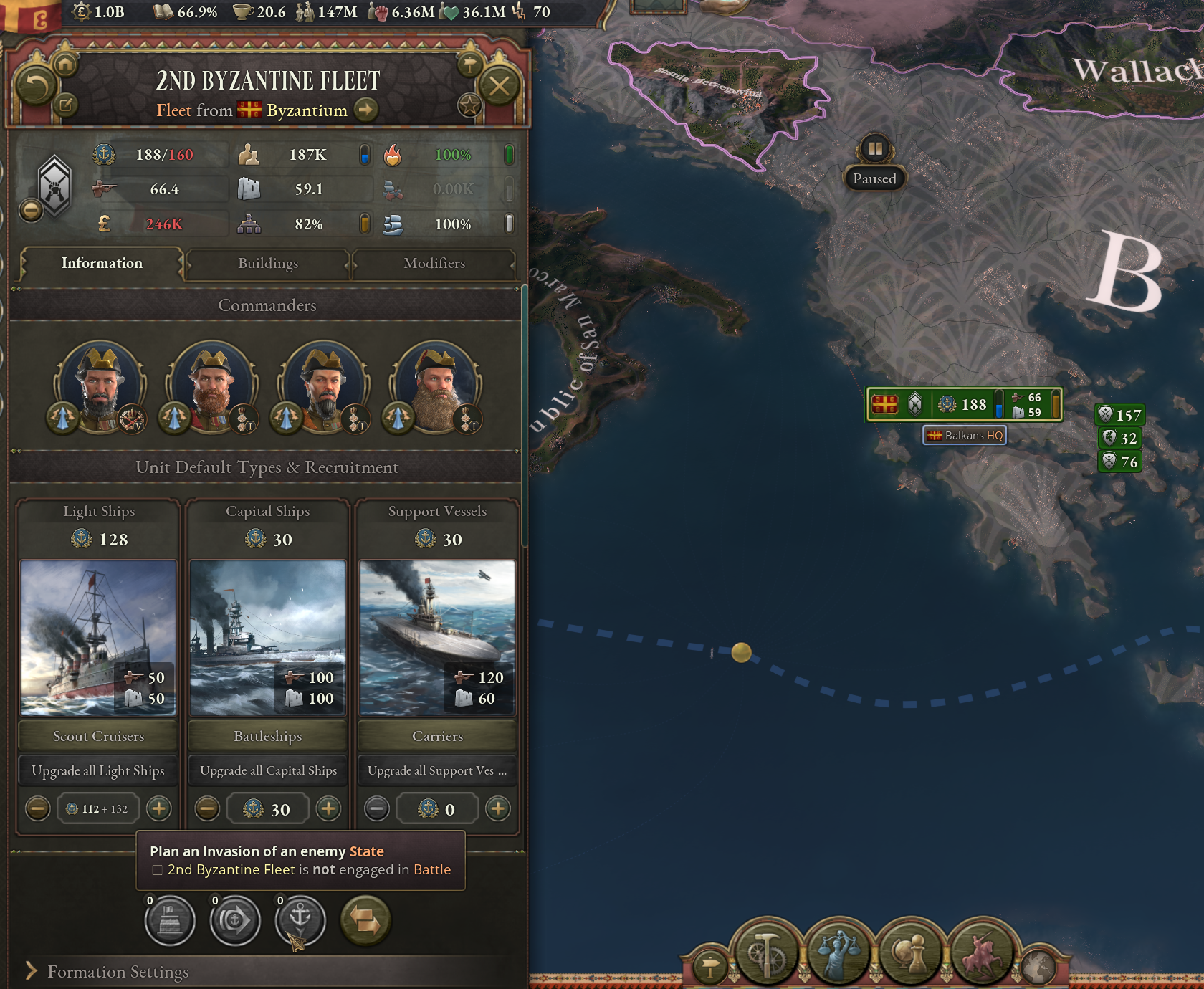
Task: Switch to the Modifiers tab
Action: pyautogui.click(x=434, y=264)
